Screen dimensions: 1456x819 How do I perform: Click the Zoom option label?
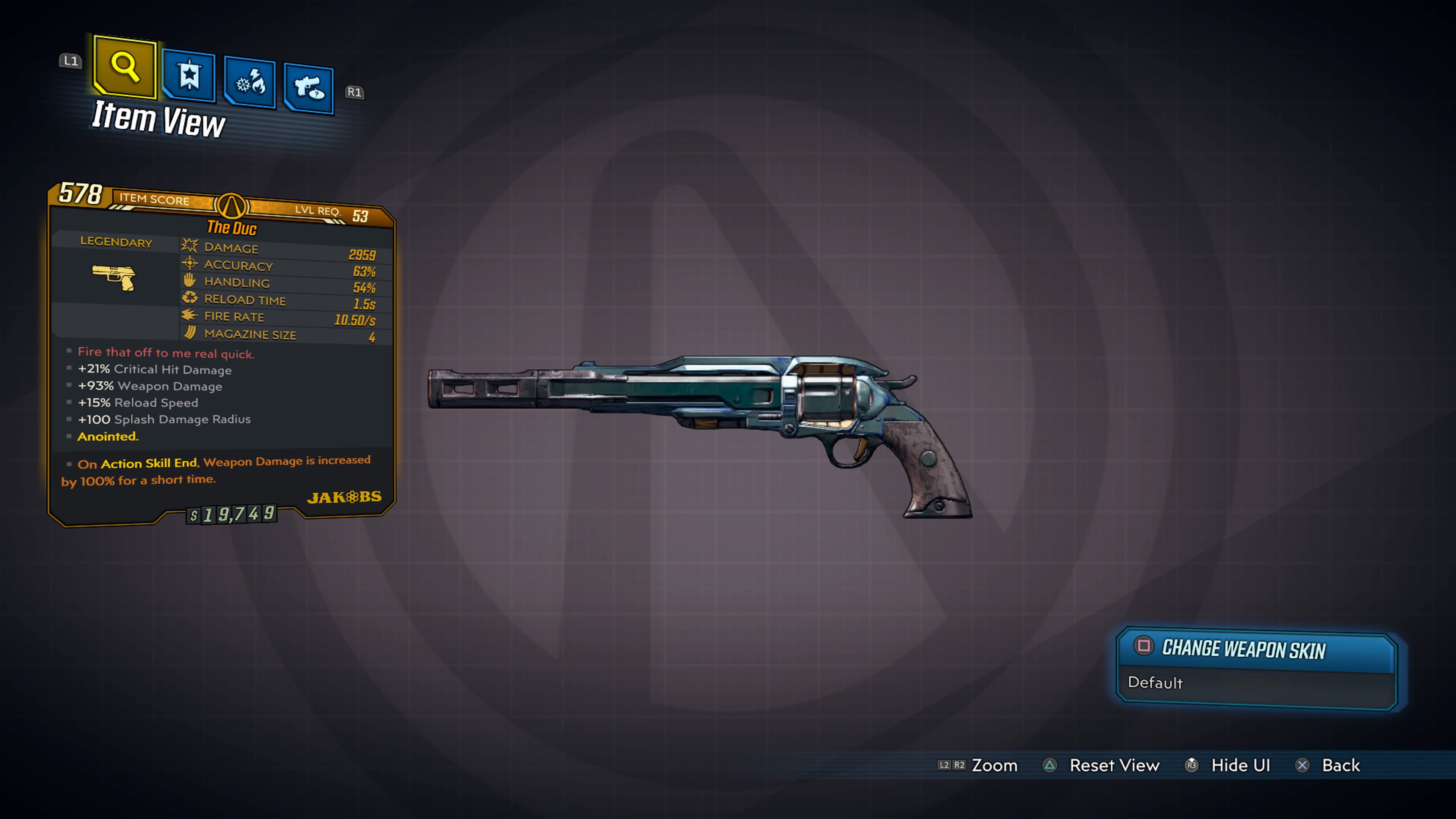[994, 765]
